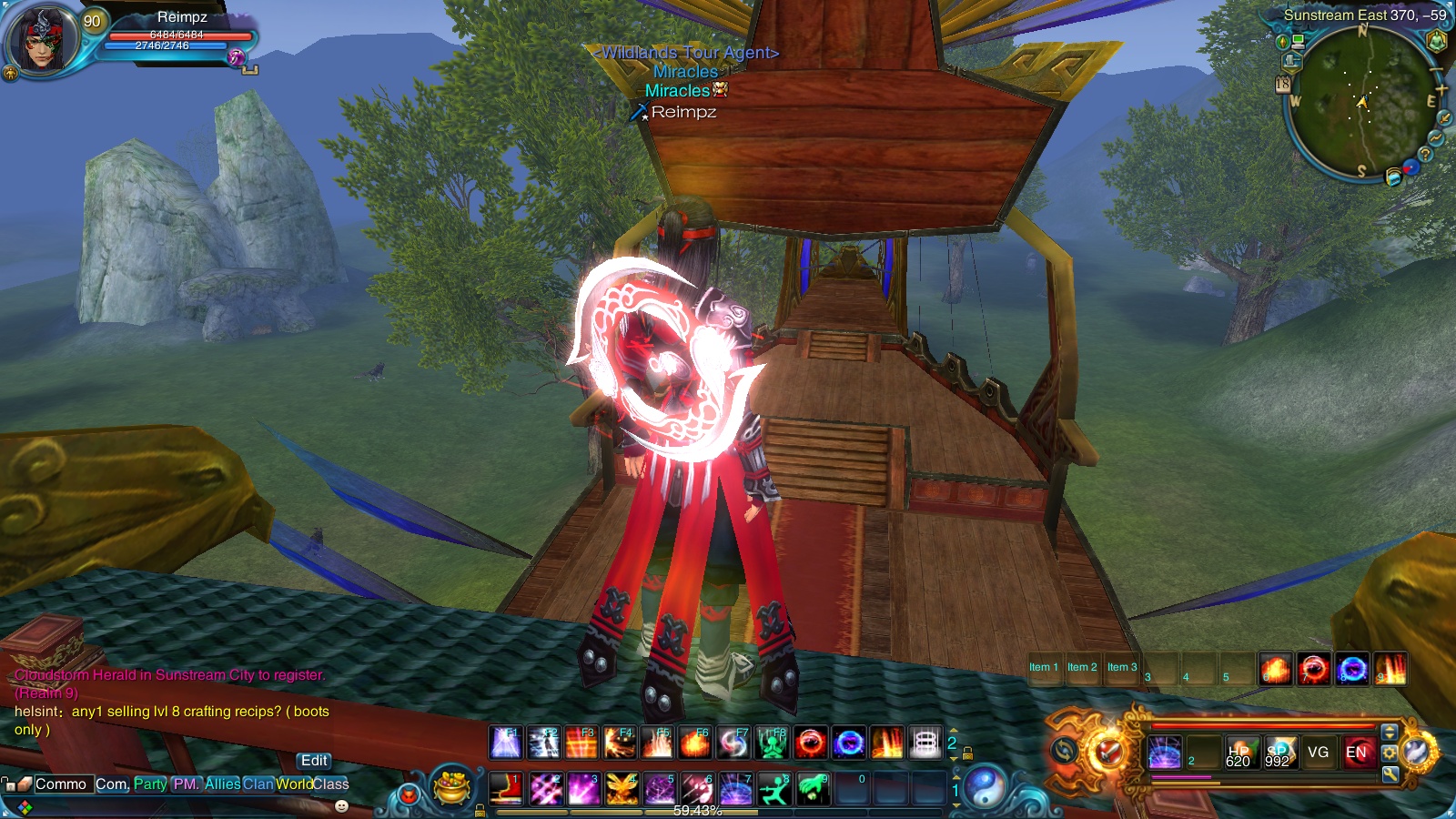Viewport: 1456px width, 819px height.
Task: Zoom in the minimap with plus button
Action: tap(1441, 90)
